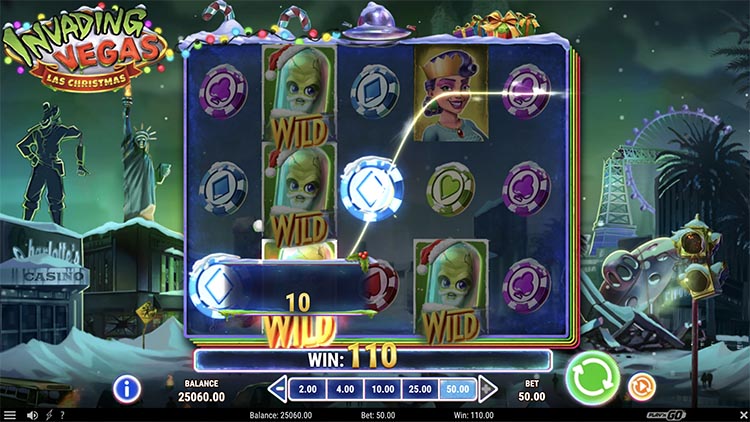Viewport: 750px width, 422px height.
Task: Close the game with the X
Action: [x=741, y=415]
